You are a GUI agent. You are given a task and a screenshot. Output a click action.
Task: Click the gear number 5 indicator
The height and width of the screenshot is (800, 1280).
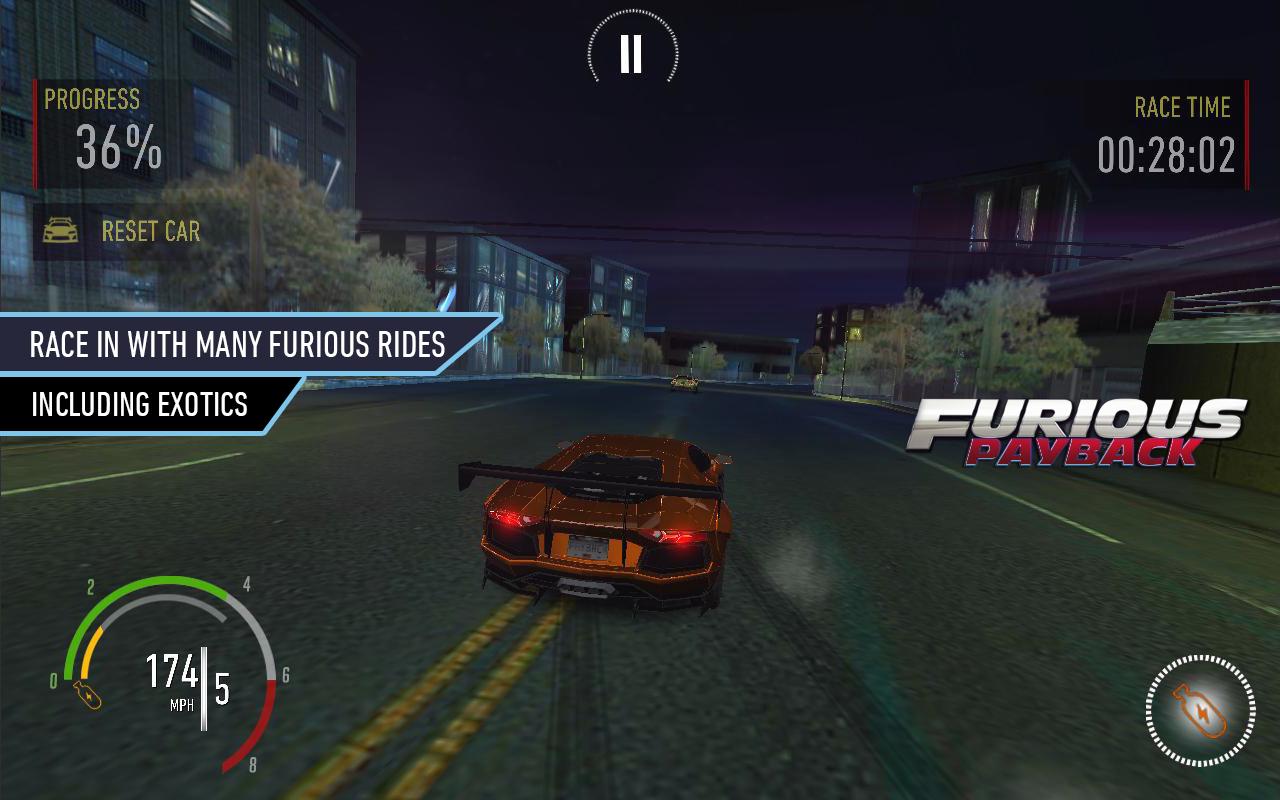click(221, 689)
